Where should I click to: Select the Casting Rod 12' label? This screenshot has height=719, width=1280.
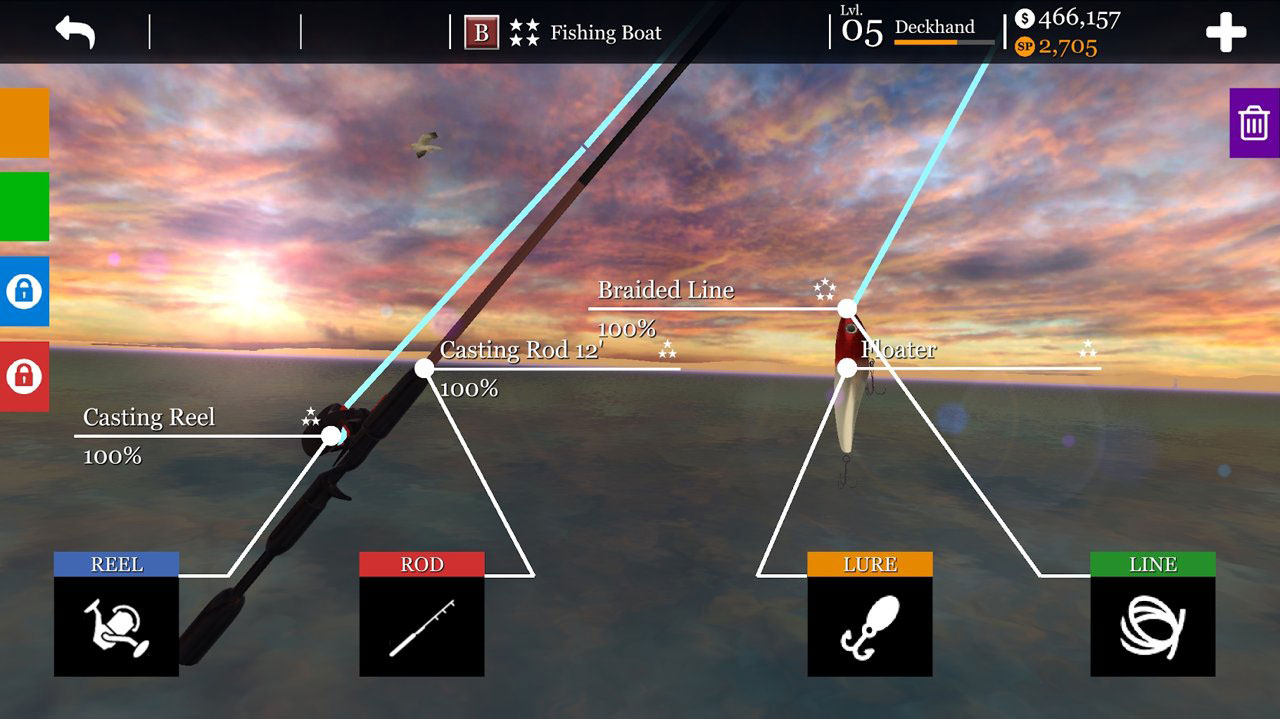tap(521, 350)
